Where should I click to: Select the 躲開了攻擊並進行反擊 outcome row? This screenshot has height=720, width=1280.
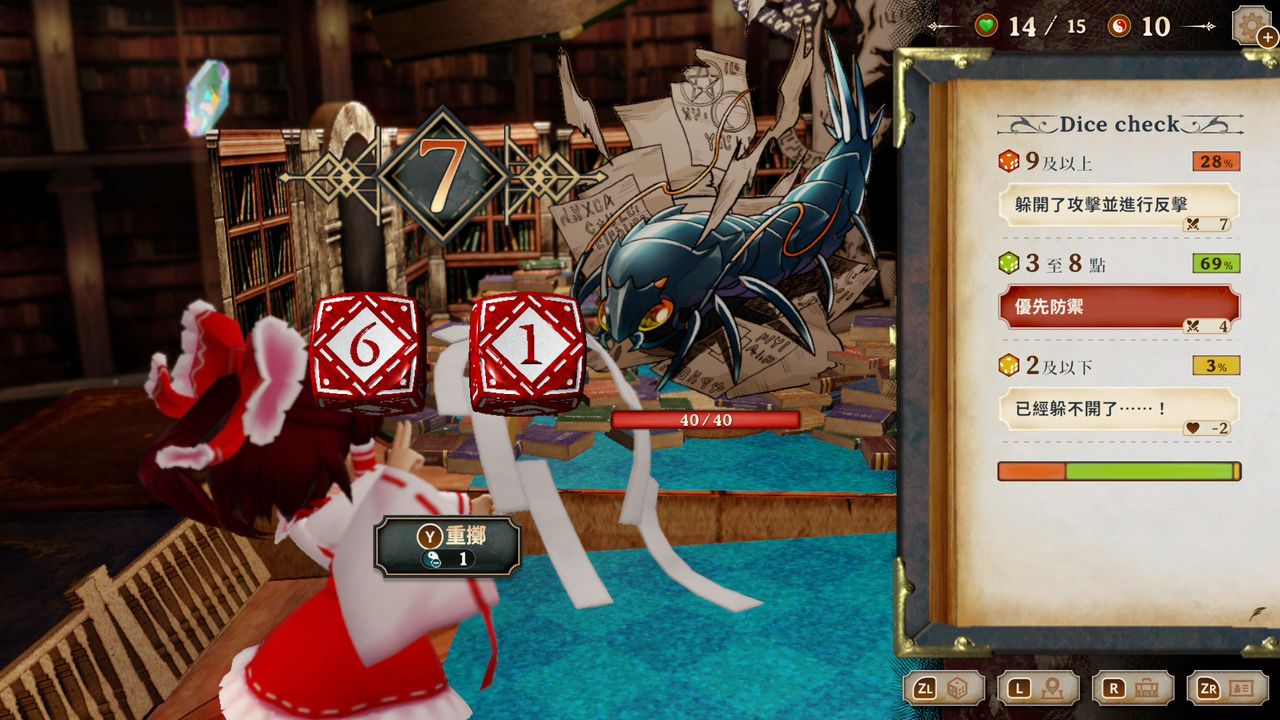click(1119, 207)
